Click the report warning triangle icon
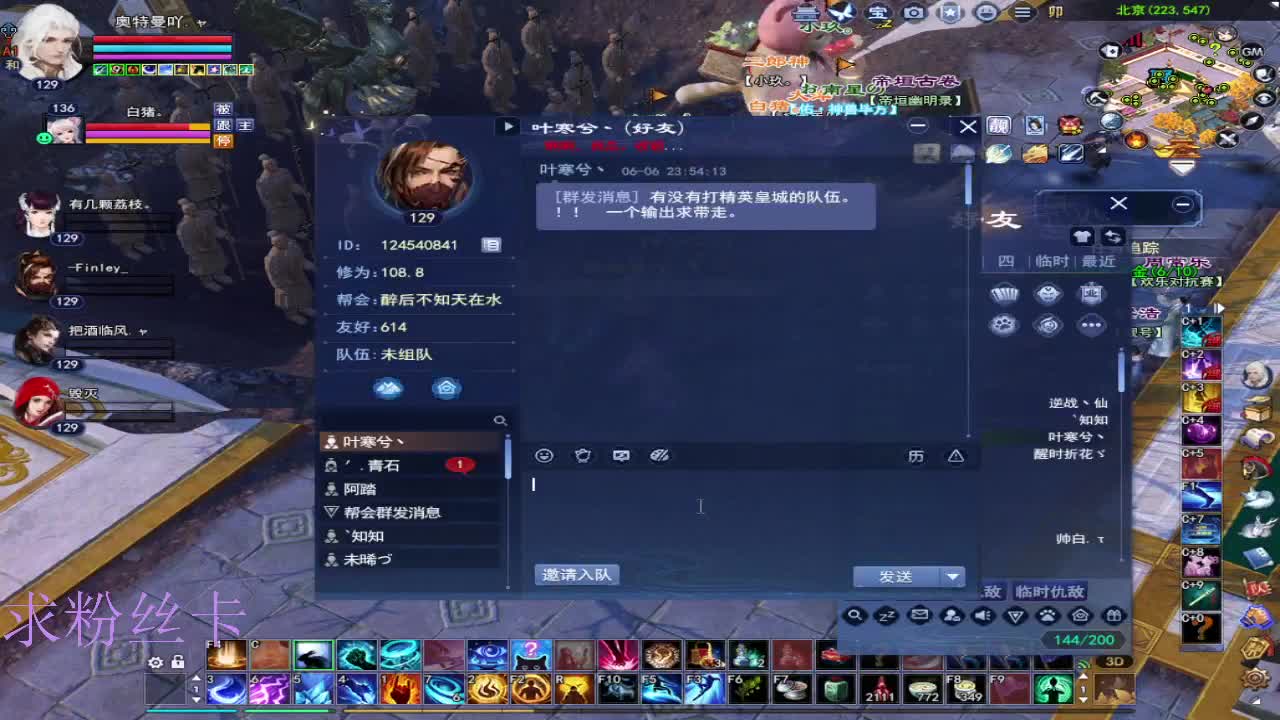Viewport: 1280px width, 720px height. [956, 455]
